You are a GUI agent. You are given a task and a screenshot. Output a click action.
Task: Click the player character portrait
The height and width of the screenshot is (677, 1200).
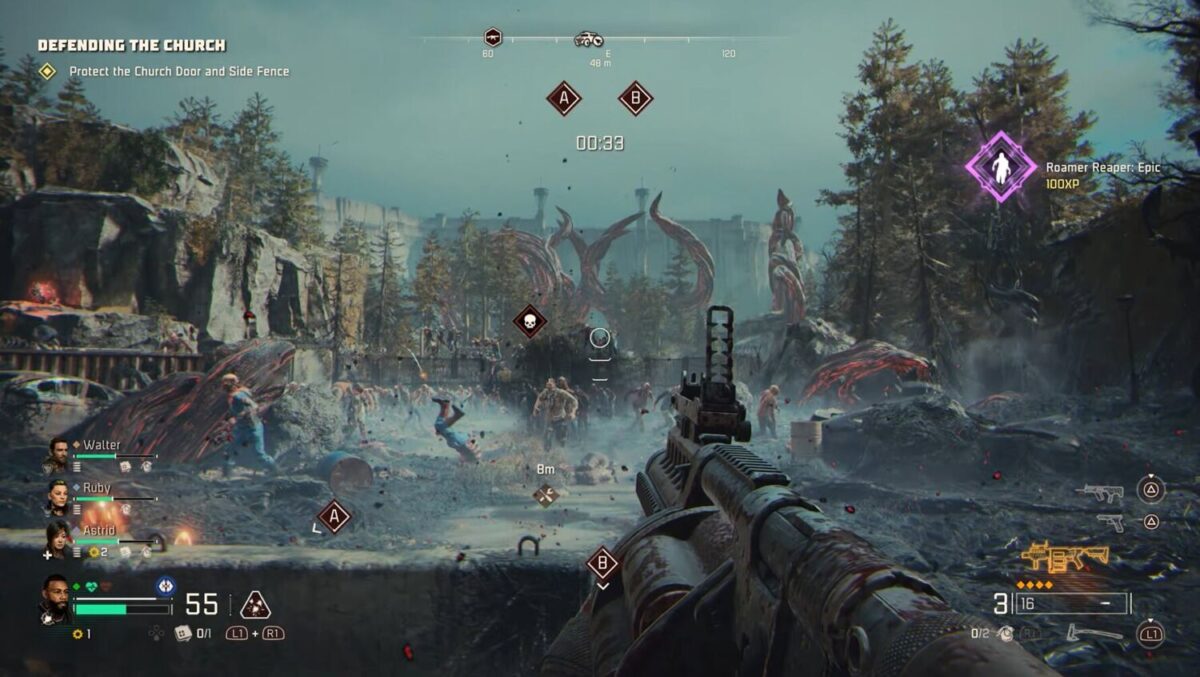55,598
